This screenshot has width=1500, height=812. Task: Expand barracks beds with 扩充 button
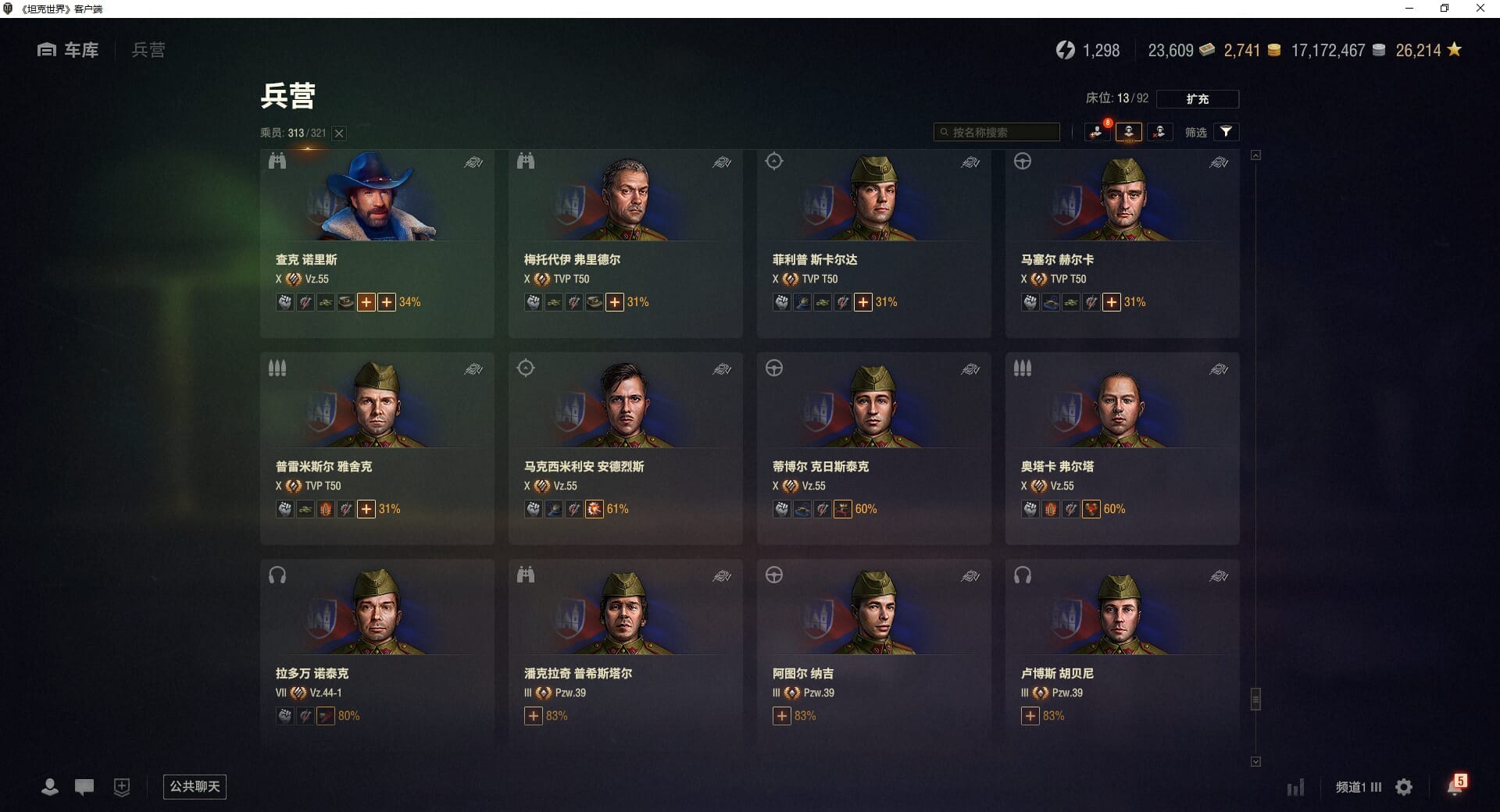[x=1197, y=99]
